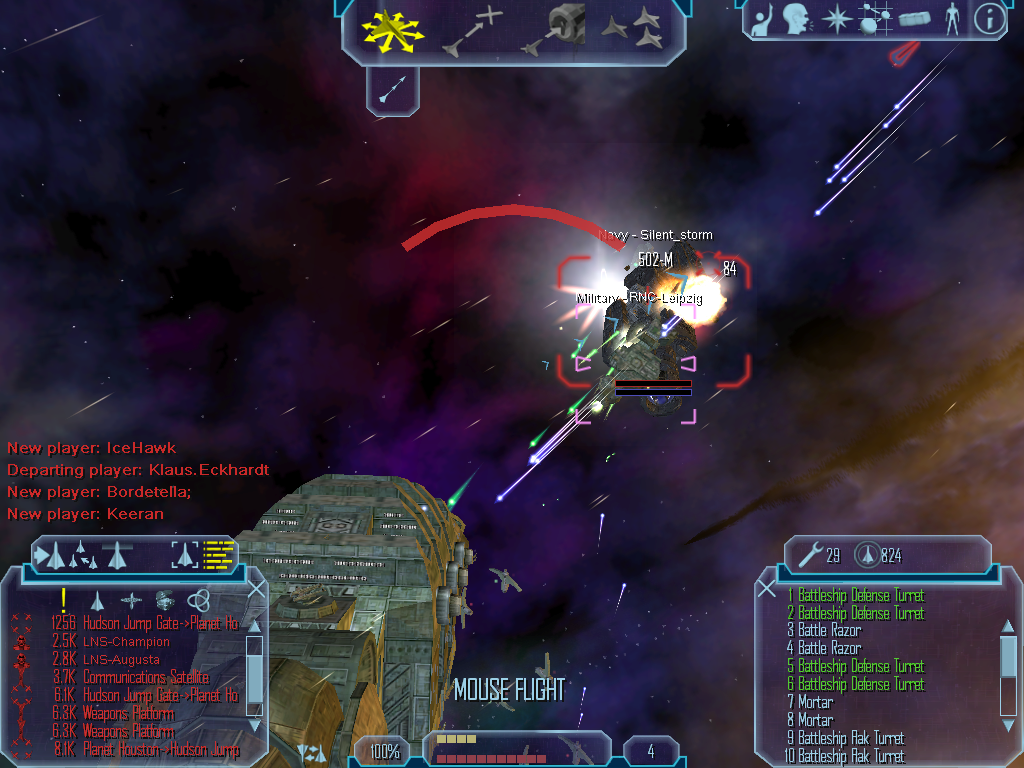Image resolution: width=1024 pixels, height=768 pixels.
Task: Show the important contacts exclamation filter
Action: point(63,600)
